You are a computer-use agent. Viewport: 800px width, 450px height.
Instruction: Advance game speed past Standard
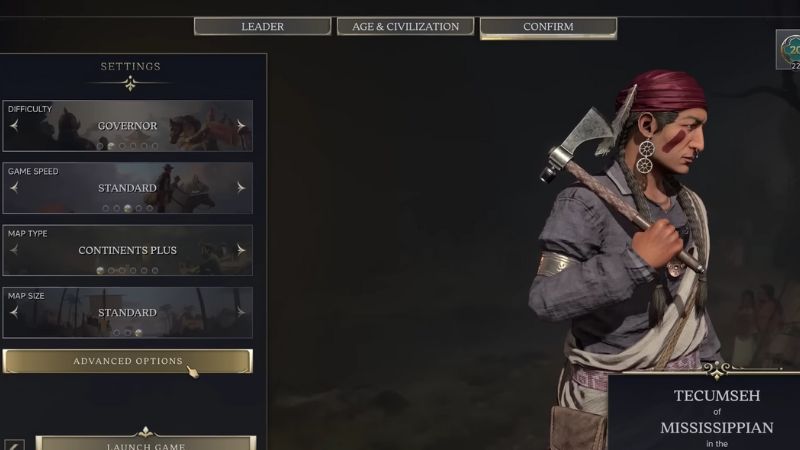(x=241, y=188)
